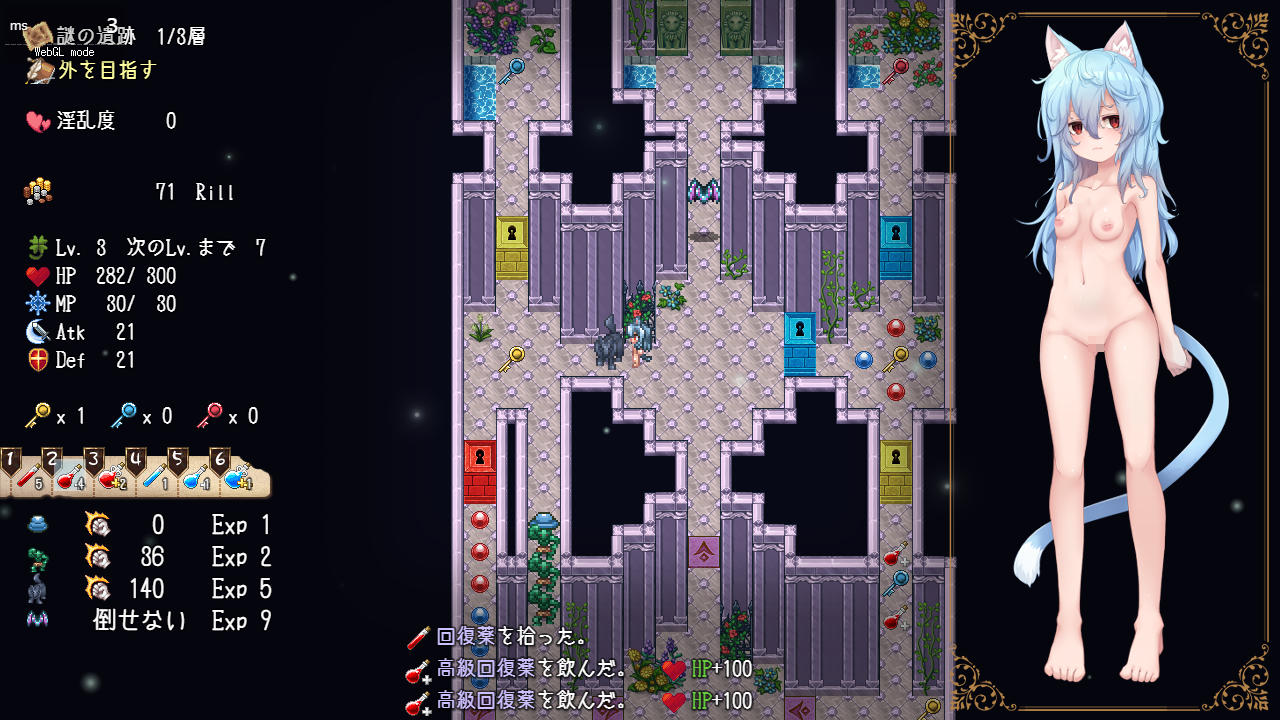Use the red vial potion in slot 1
The image size is (1280, 720).
point(27,478)
